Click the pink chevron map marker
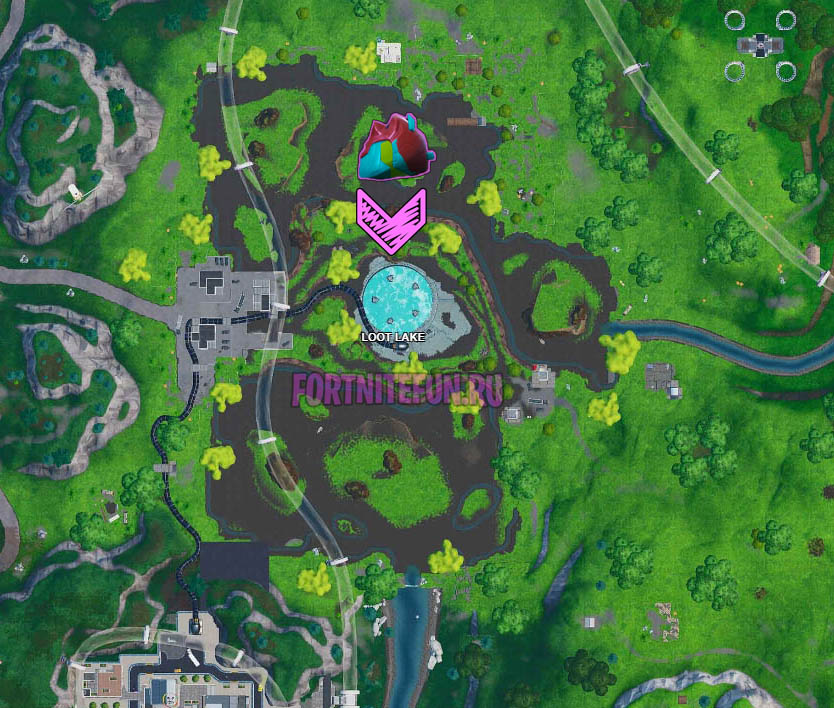Screen dimensions: 834x708 (x=391, y=220)
